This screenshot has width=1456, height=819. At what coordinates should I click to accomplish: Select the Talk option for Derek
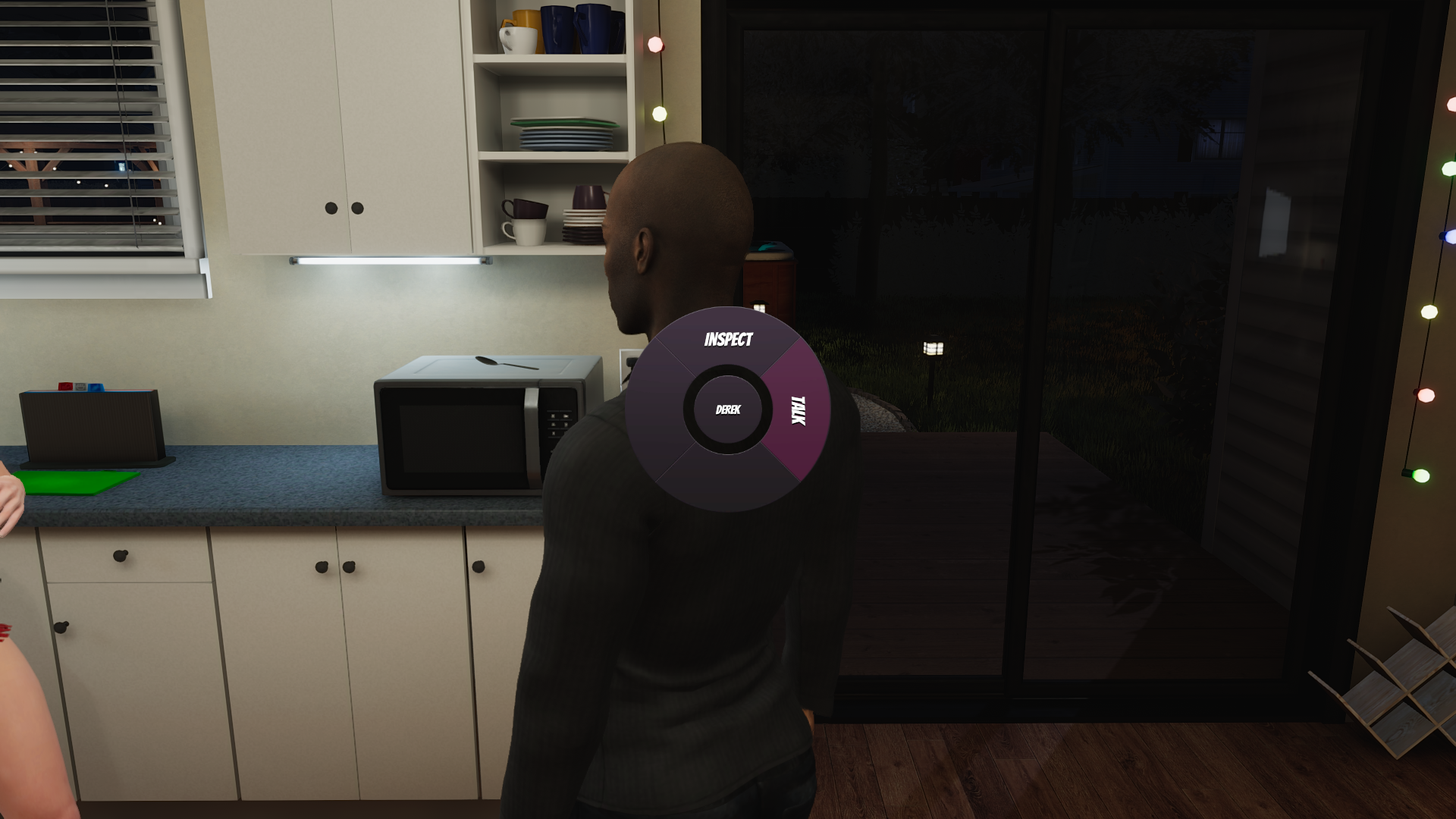[798, 410]
